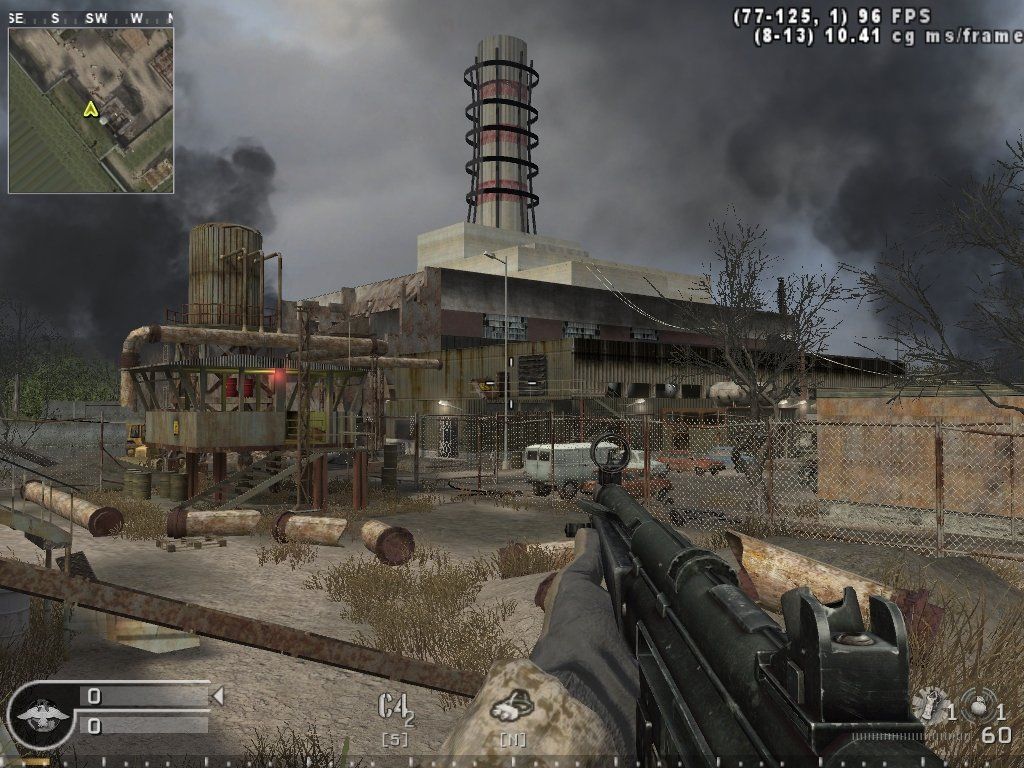The image size is (1024, 768).
Task: Select the C4 explosive icon
Action: [x=394, y=706]
